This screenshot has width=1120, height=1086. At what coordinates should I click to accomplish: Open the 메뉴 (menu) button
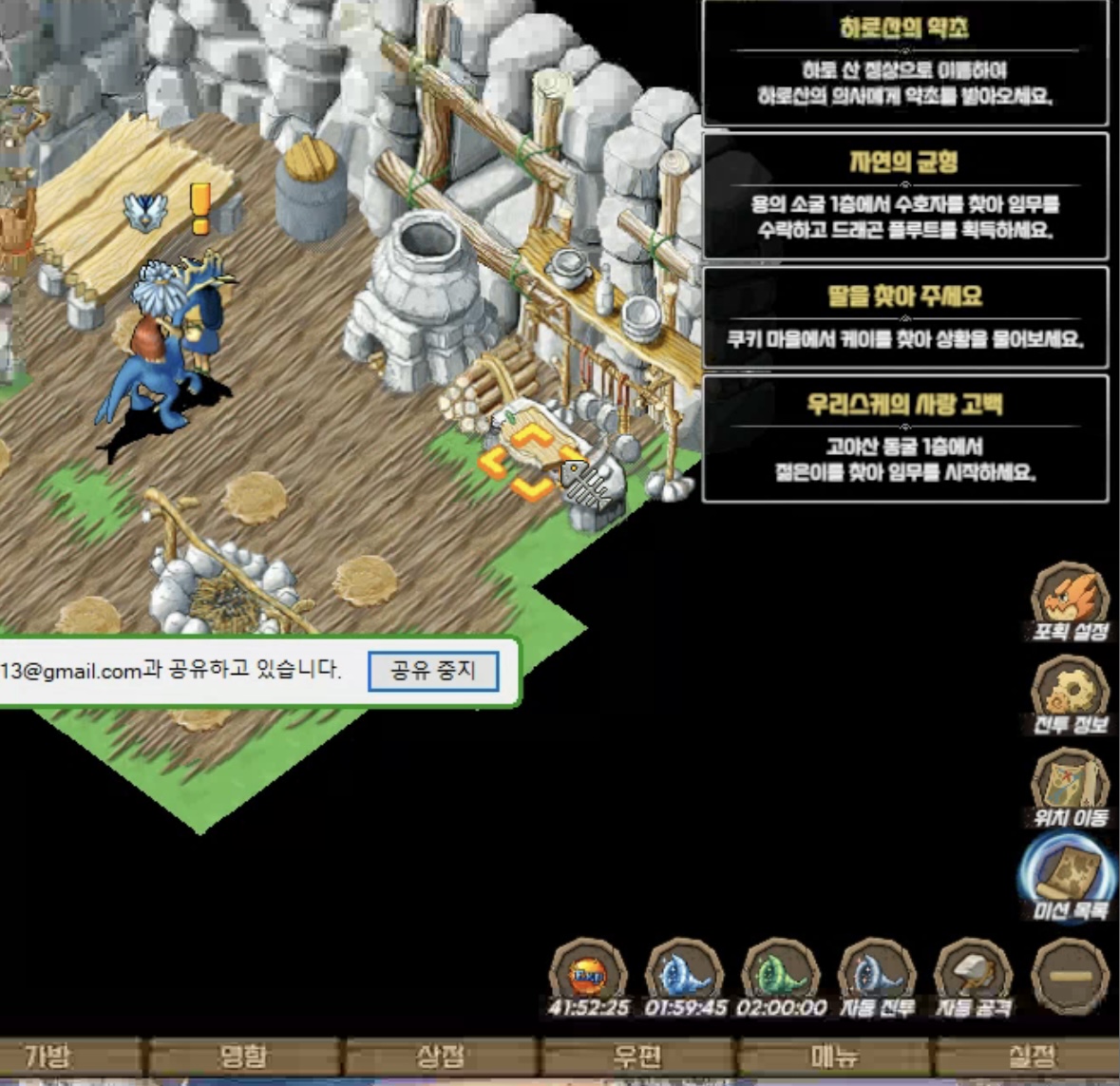(833, 1057)
